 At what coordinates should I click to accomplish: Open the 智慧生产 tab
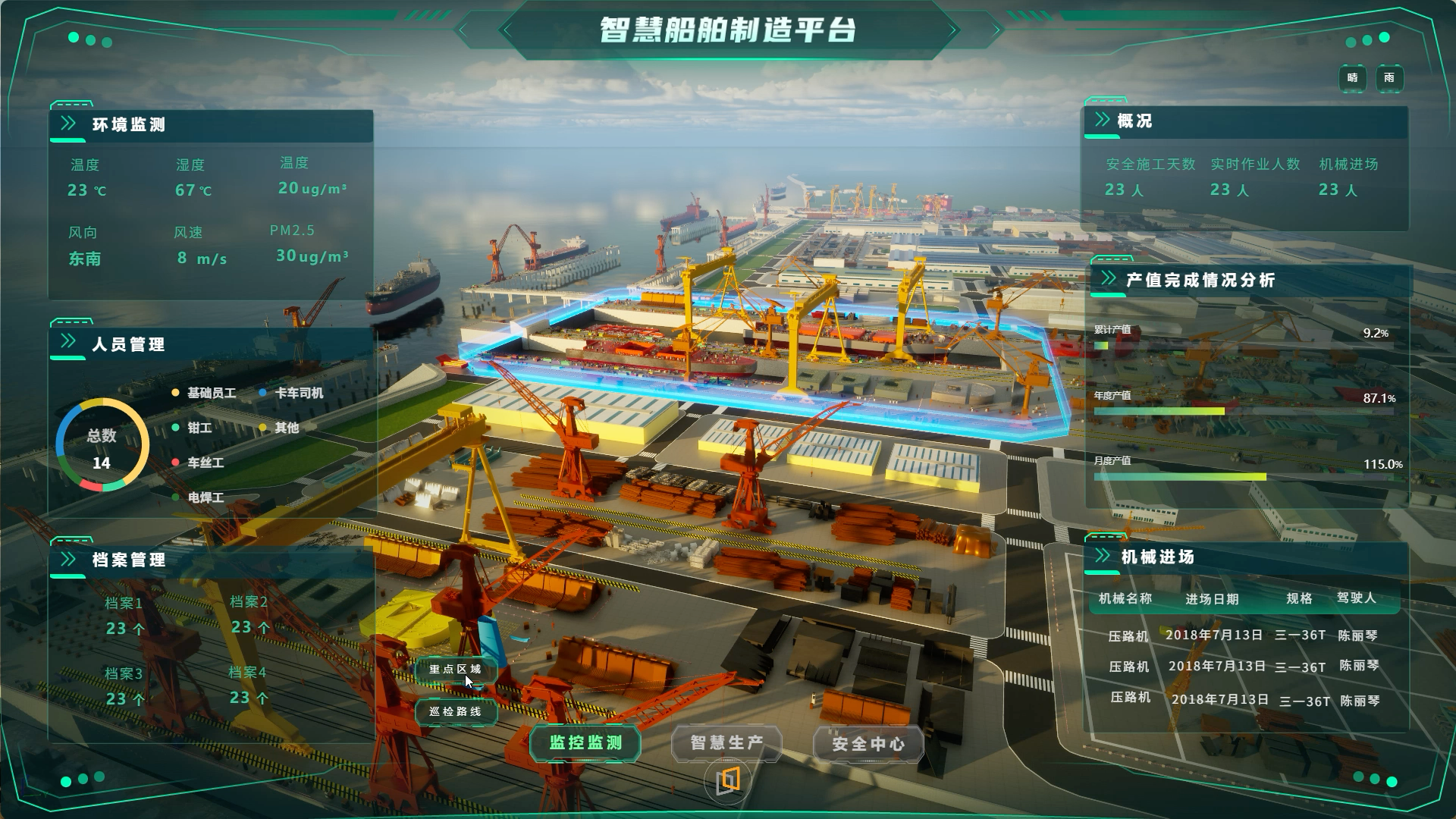726,743
